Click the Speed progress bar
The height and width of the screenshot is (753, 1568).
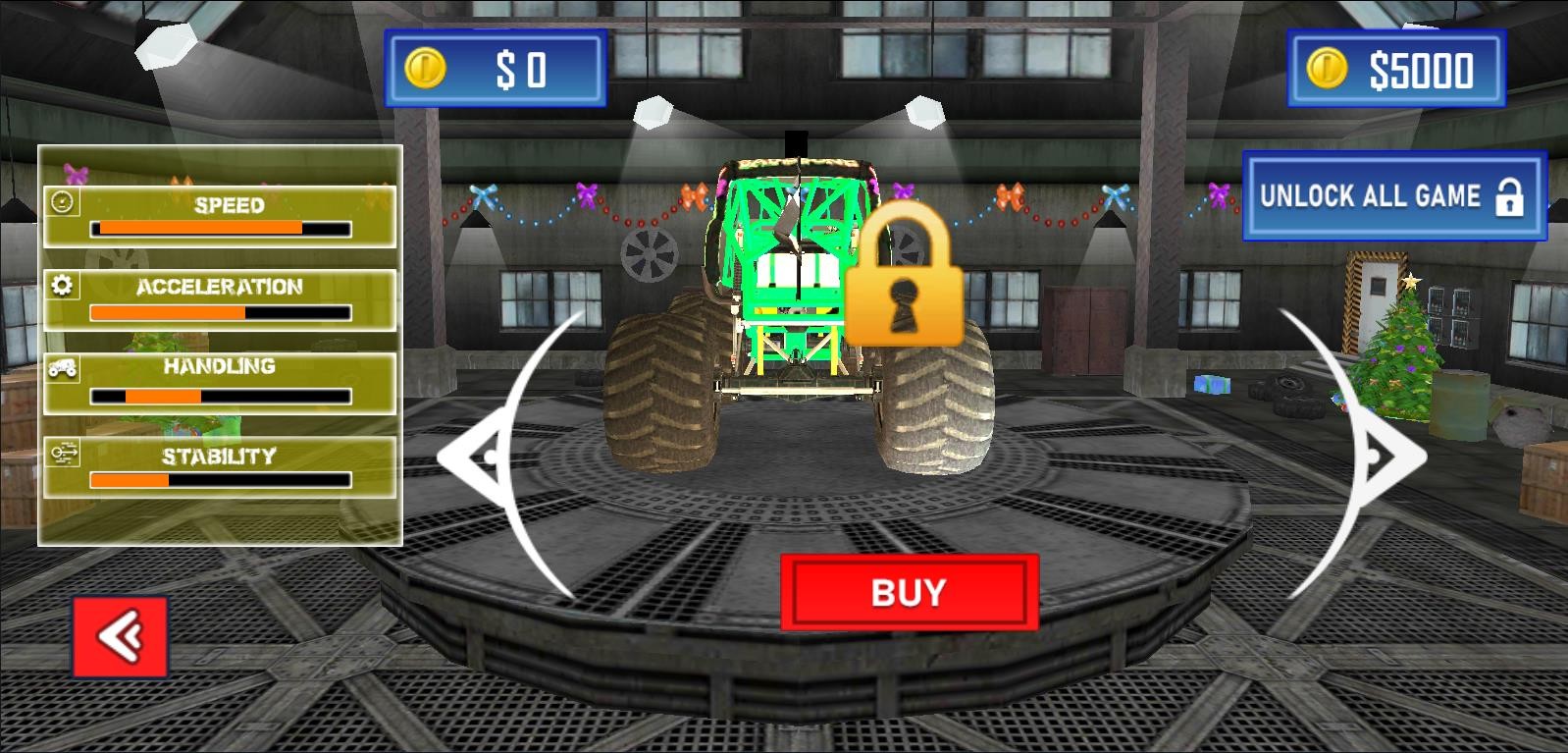(x=221, y=227)
